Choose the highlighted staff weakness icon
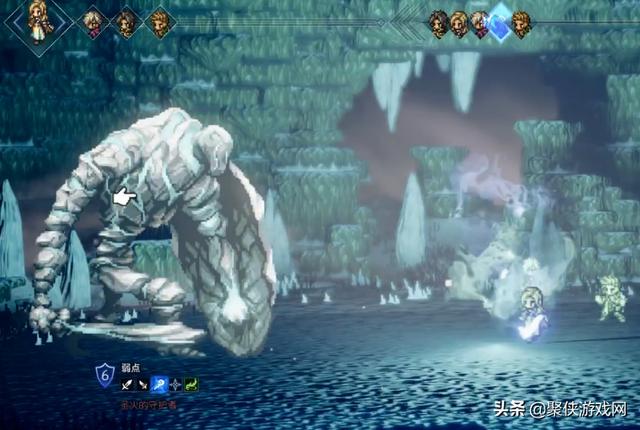The height and width of the screenshot is (430, 640). tap(159, 384)
